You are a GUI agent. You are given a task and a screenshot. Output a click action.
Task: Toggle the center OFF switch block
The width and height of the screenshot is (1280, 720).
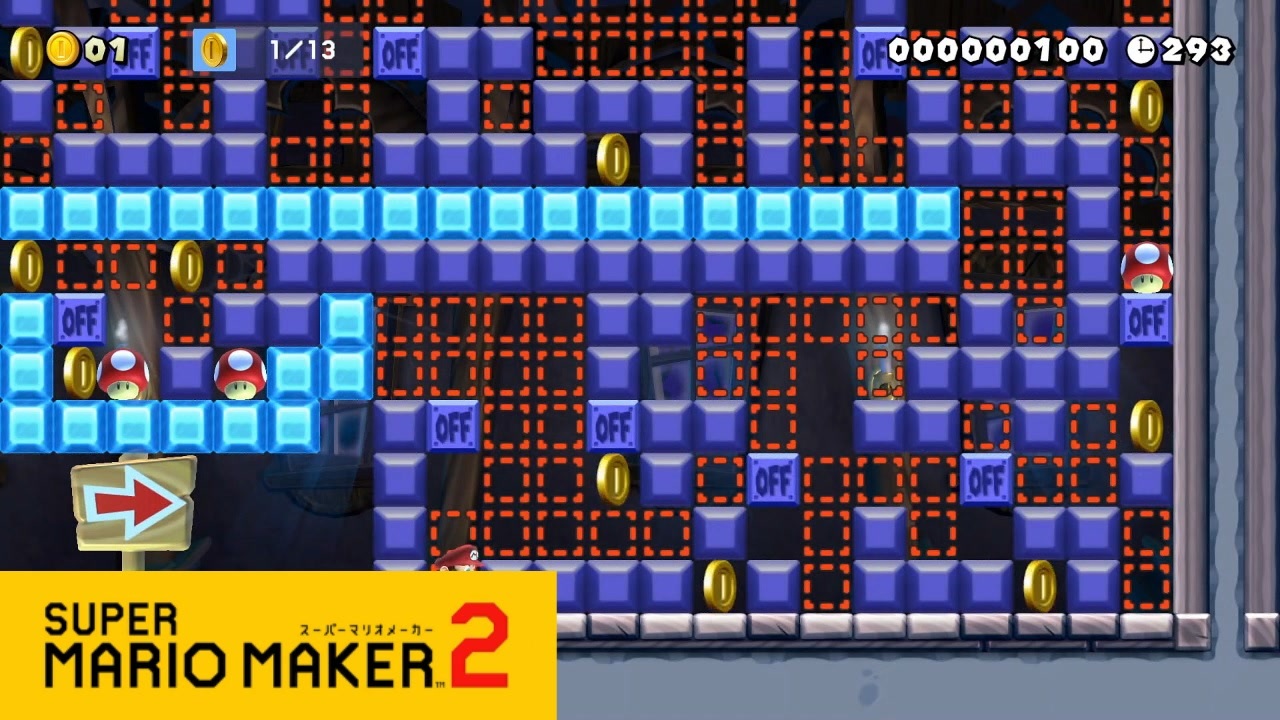pos(613,427)
